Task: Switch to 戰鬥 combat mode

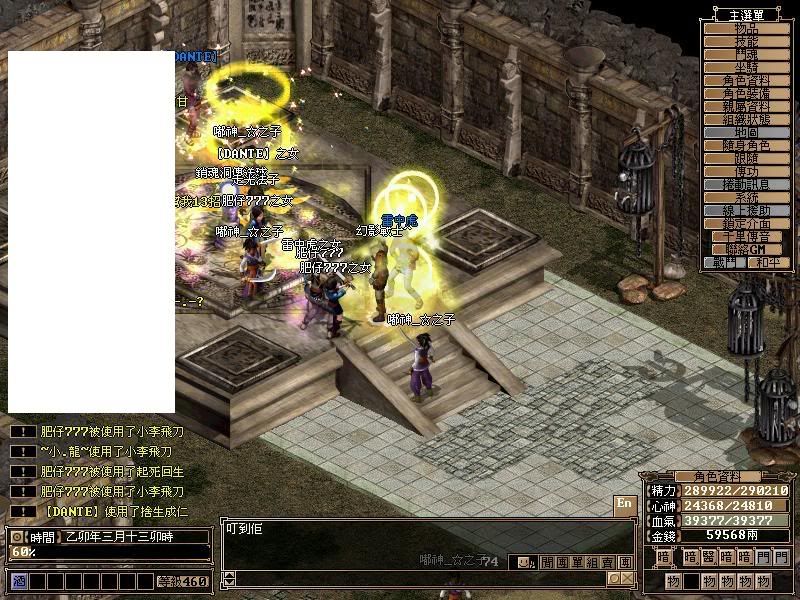Action: (722, 262)
